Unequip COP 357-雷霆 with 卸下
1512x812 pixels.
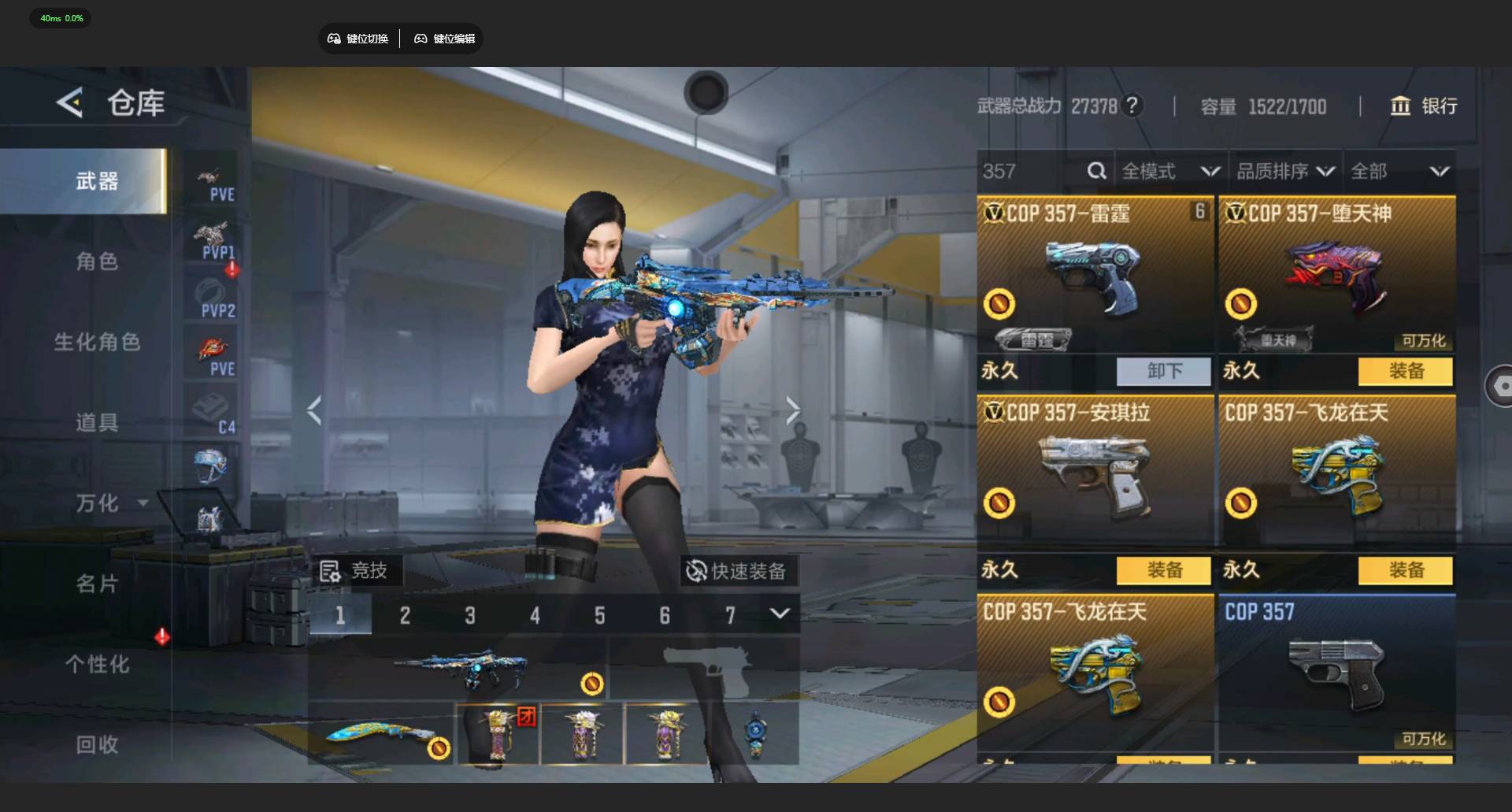pos(1163,371)
